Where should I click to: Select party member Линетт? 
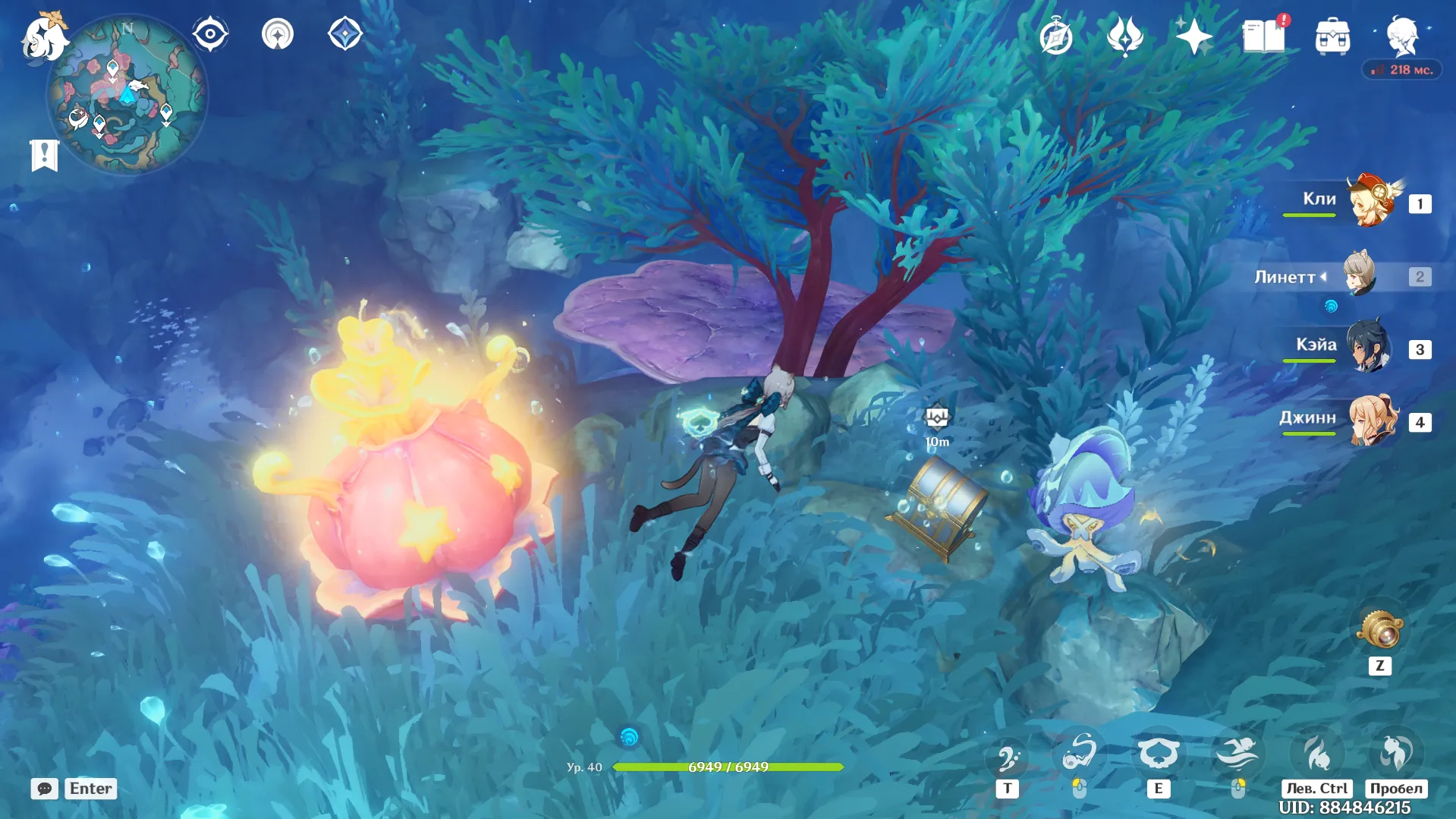[1360, 276]
